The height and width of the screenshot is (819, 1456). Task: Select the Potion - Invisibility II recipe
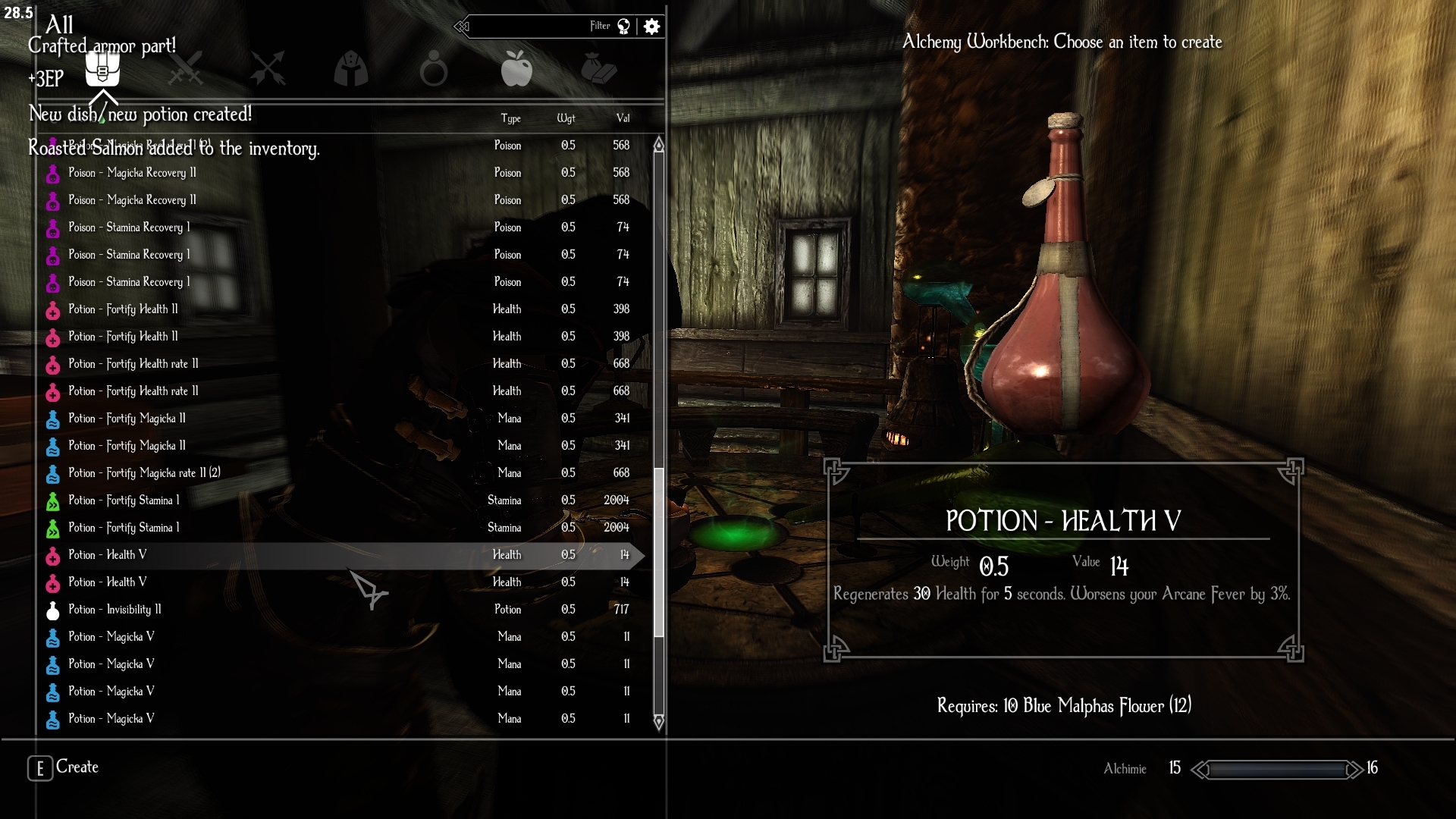click(x=115, y=610)
